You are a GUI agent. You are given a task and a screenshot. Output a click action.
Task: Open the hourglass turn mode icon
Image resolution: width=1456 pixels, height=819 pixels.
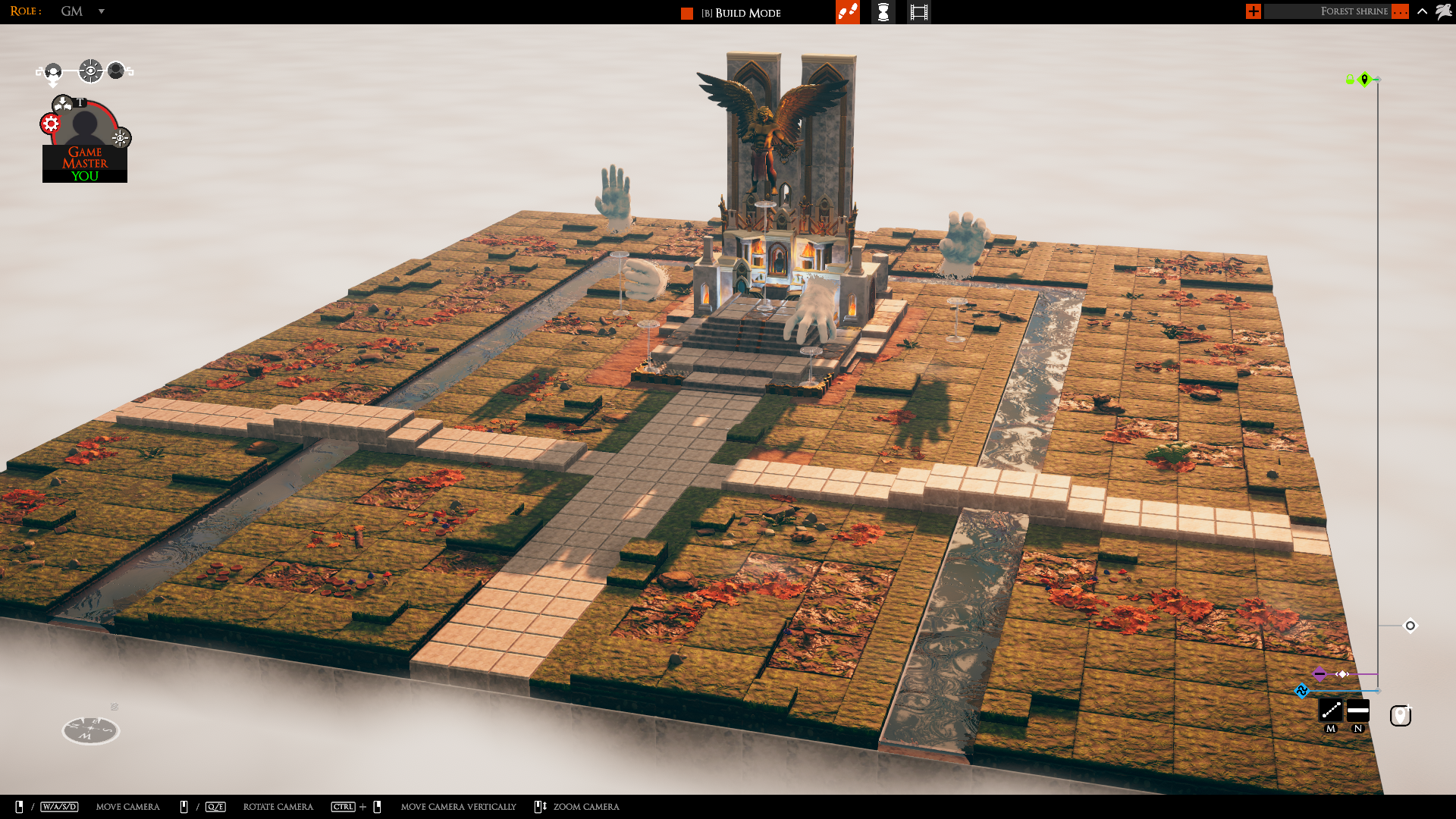point(883,12)
